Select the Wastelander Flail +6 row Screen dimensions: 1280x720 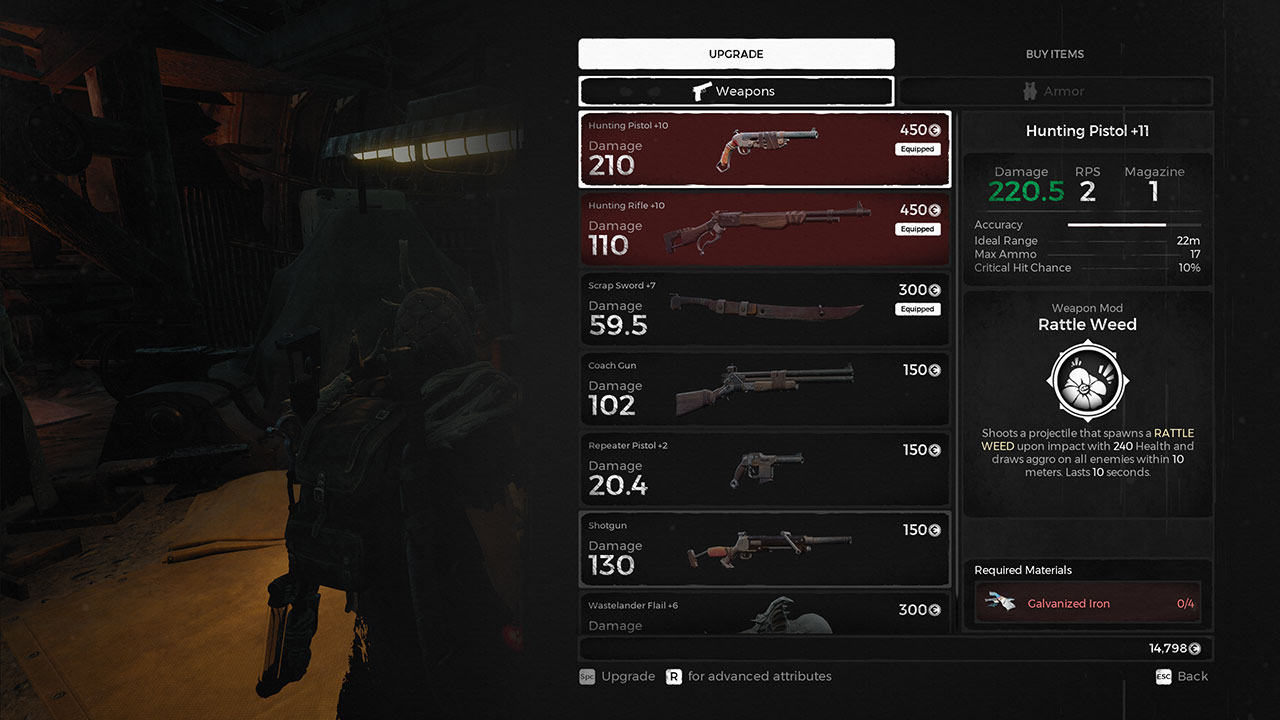[x=765, y=613]
